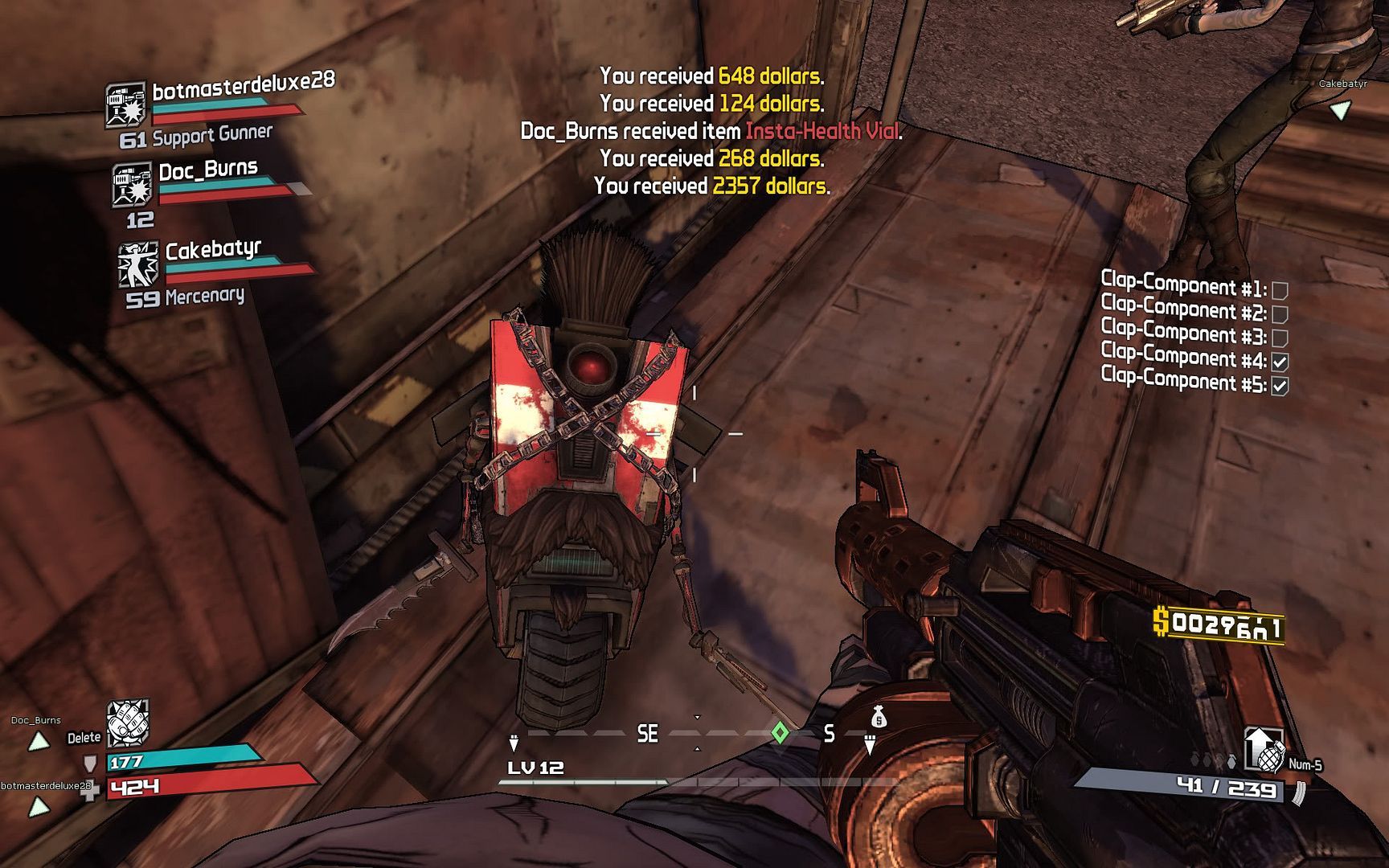Click the botmasterdeluxe28 off-screen teammate arrow

click(x=39, y=806)
